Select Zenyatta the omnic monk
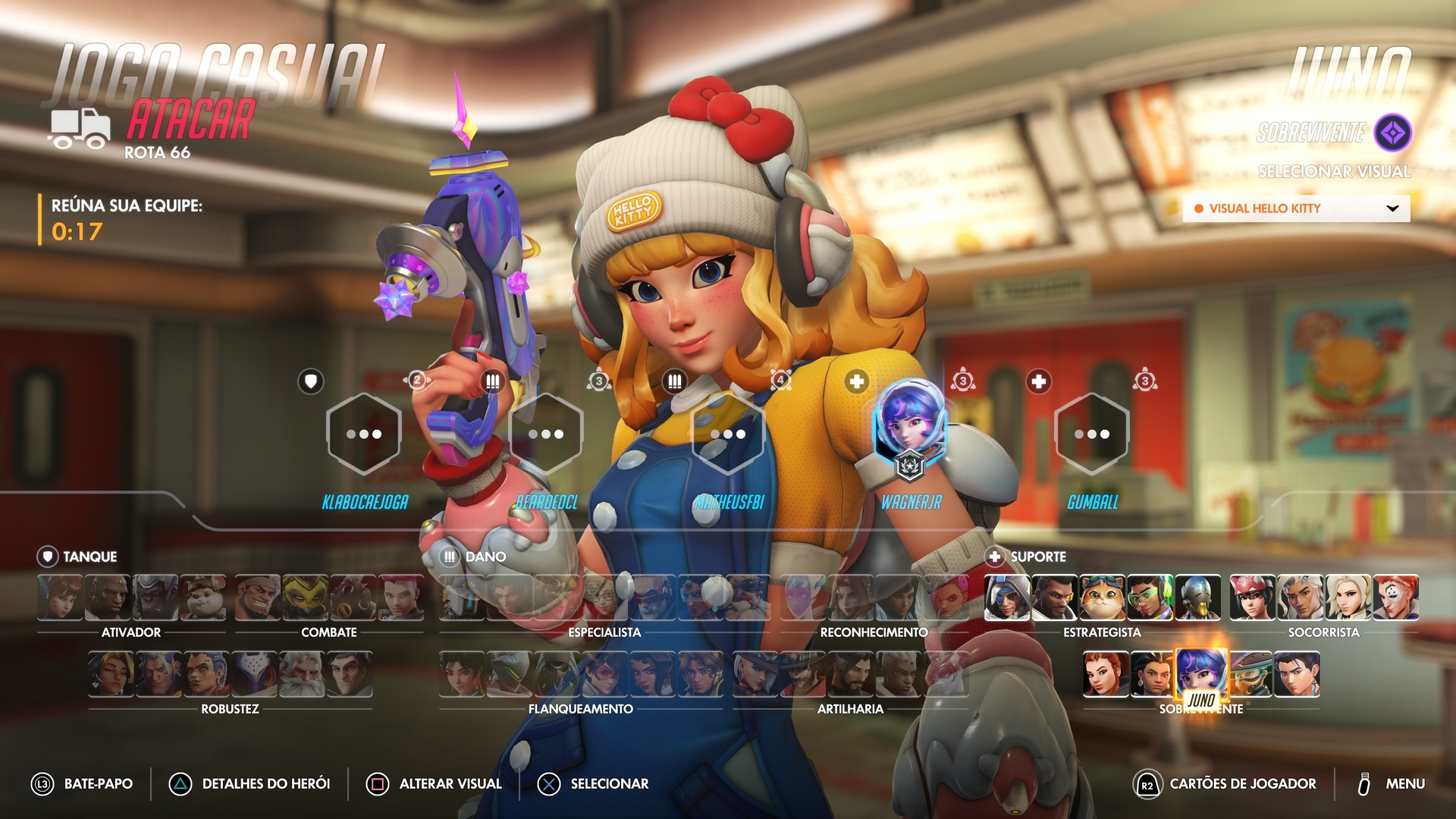This screenshot has width=1456, height=819. coord(1197,598)
